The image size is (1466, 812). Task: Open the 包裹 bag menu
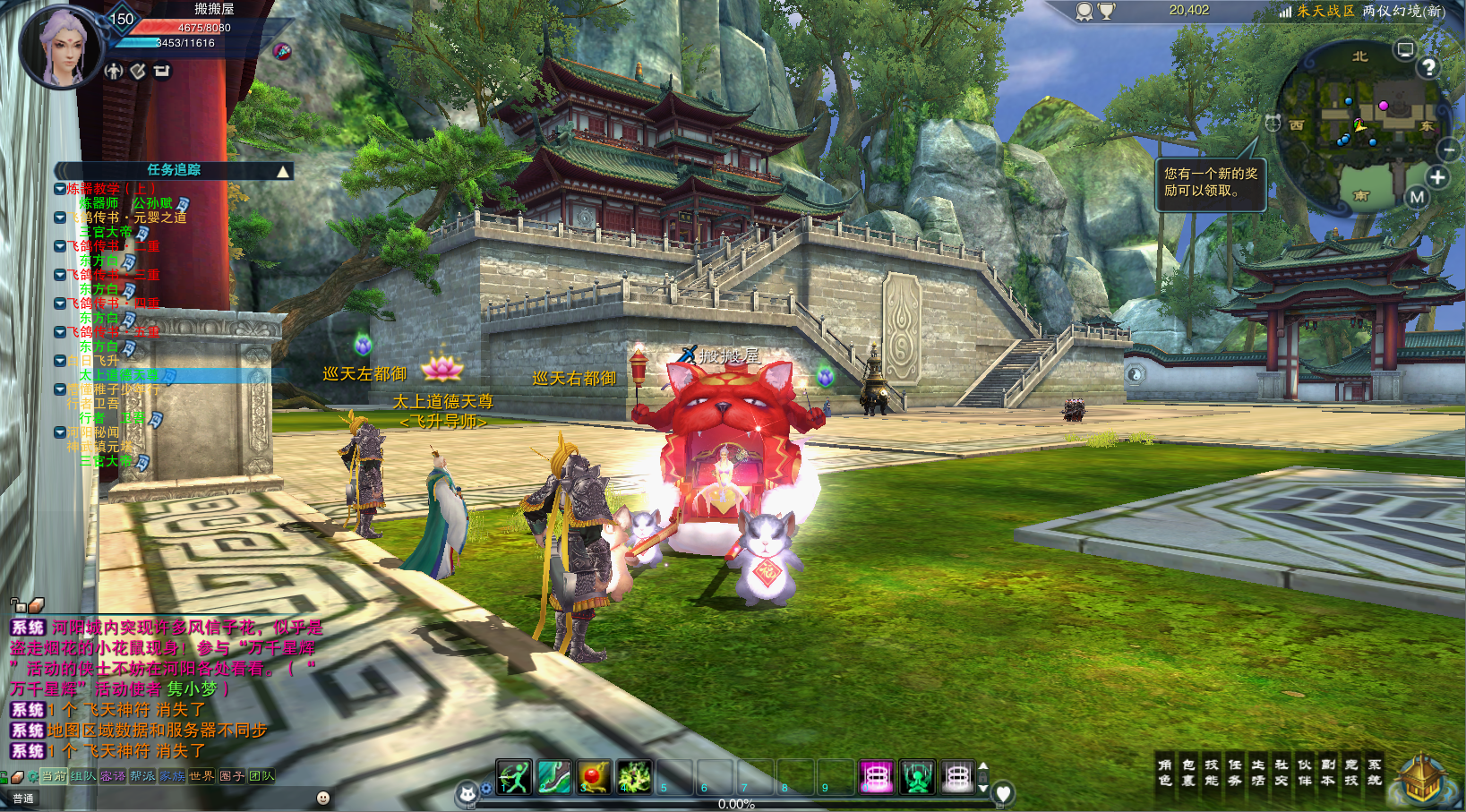(1188, 773)
